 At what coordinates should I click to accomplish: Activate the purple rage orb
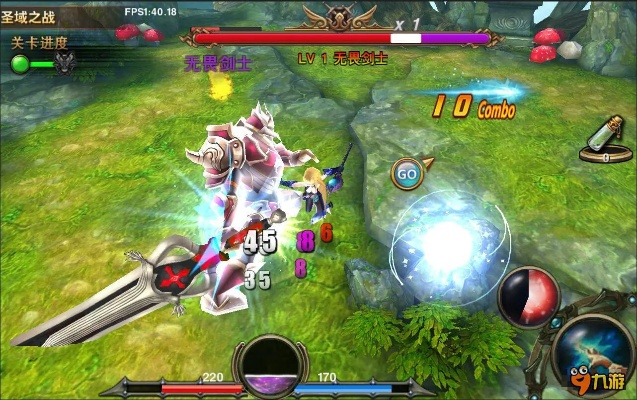[x=269, y=365]
